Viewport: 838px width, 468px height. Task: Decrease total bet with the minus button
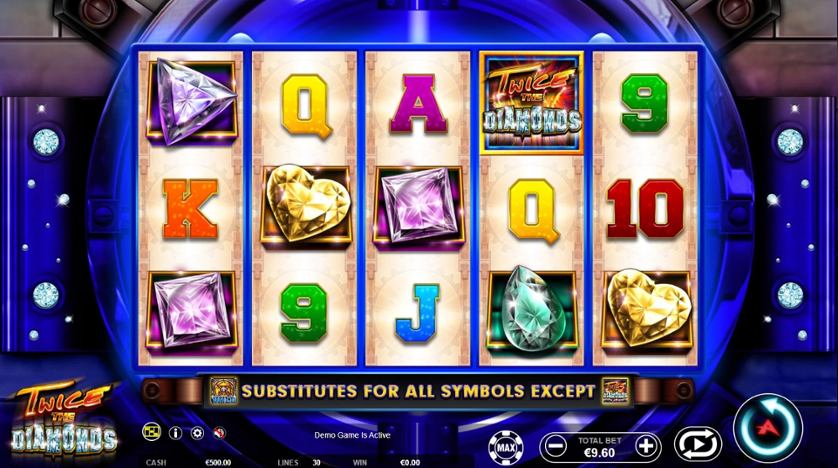click(x=553, y=445)
